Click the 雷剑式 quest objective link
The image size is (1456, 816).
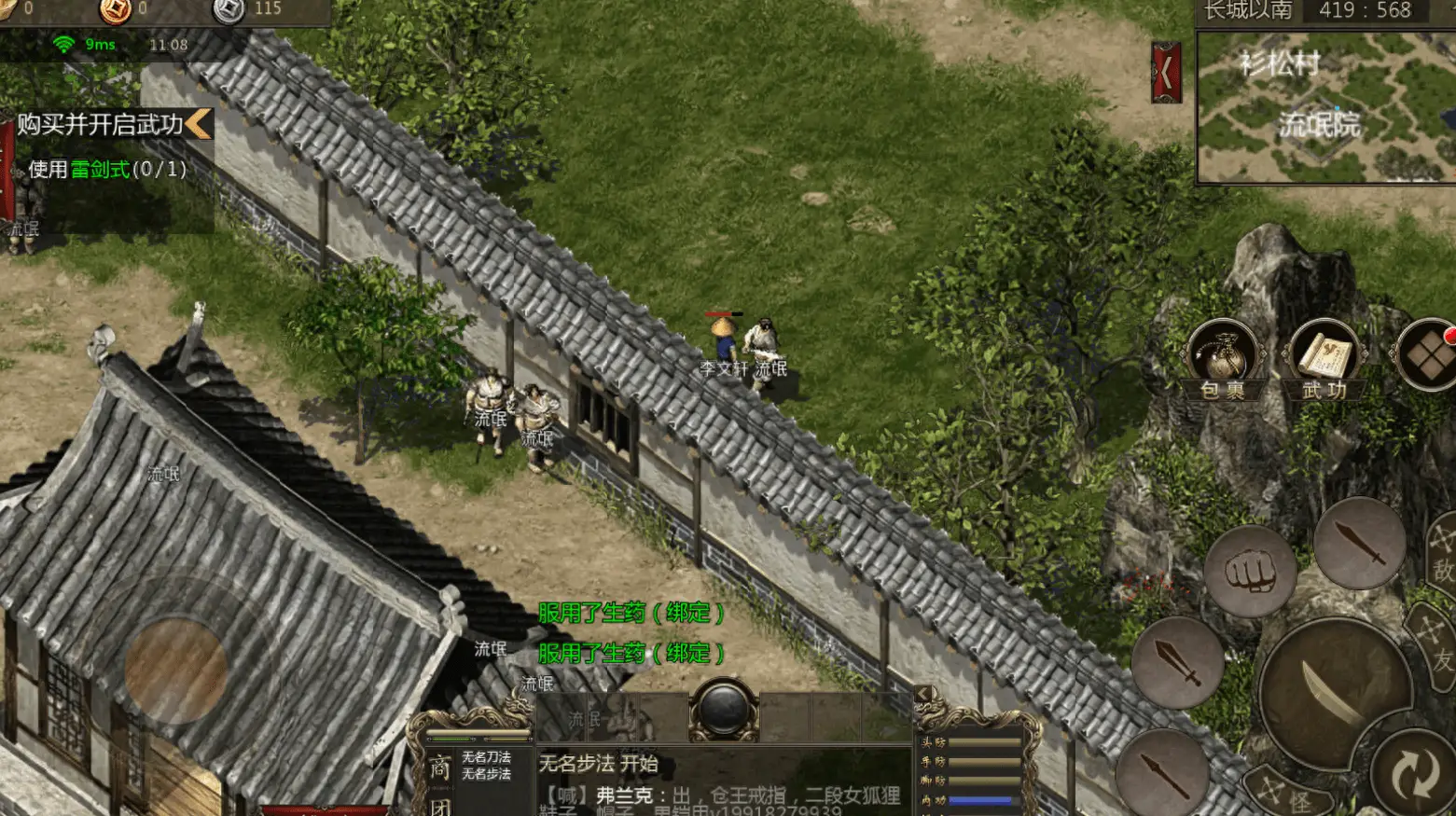pos(100,170)
